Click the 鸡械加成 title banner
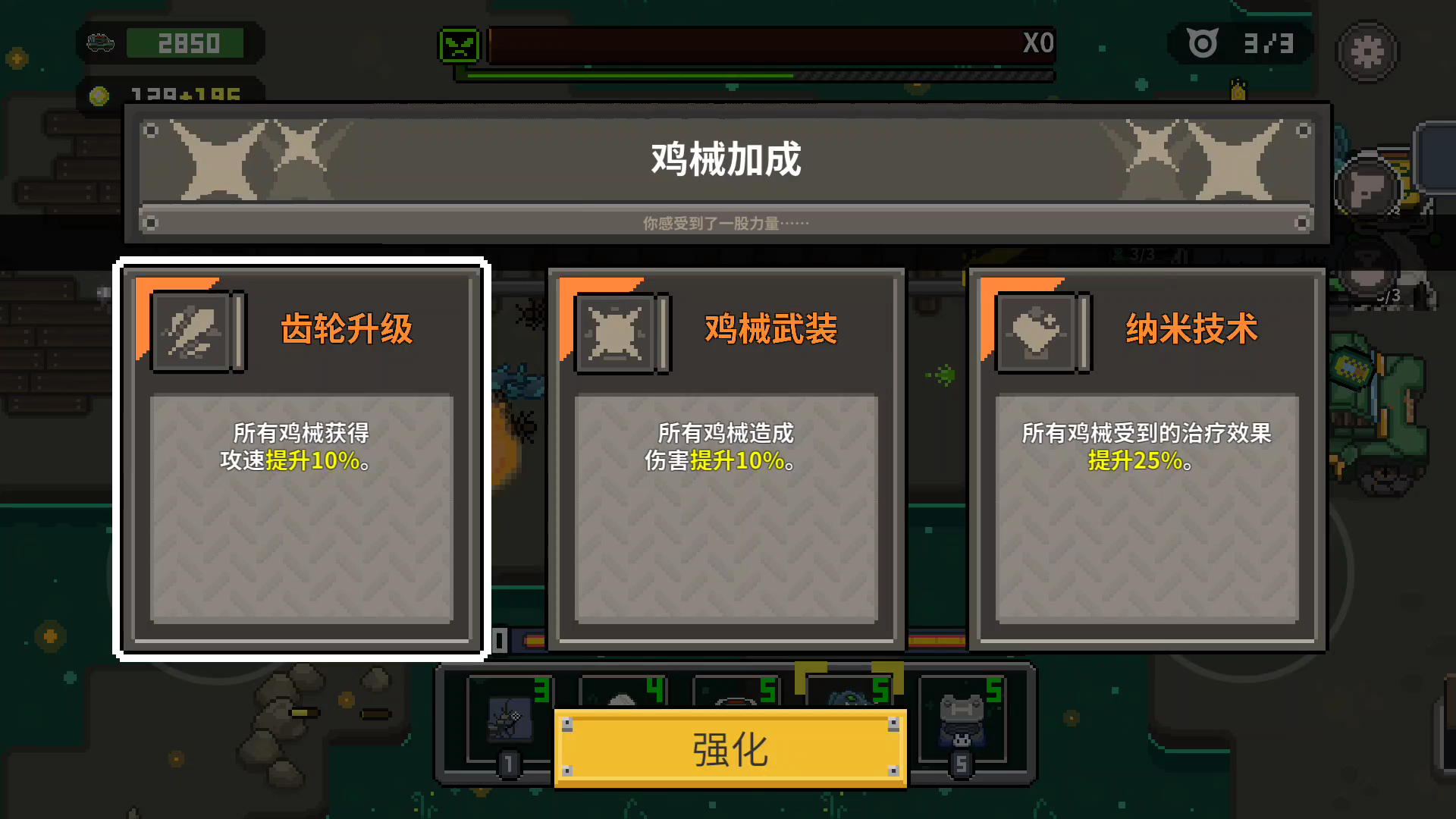1456x819 pixels. coord(726,161)
